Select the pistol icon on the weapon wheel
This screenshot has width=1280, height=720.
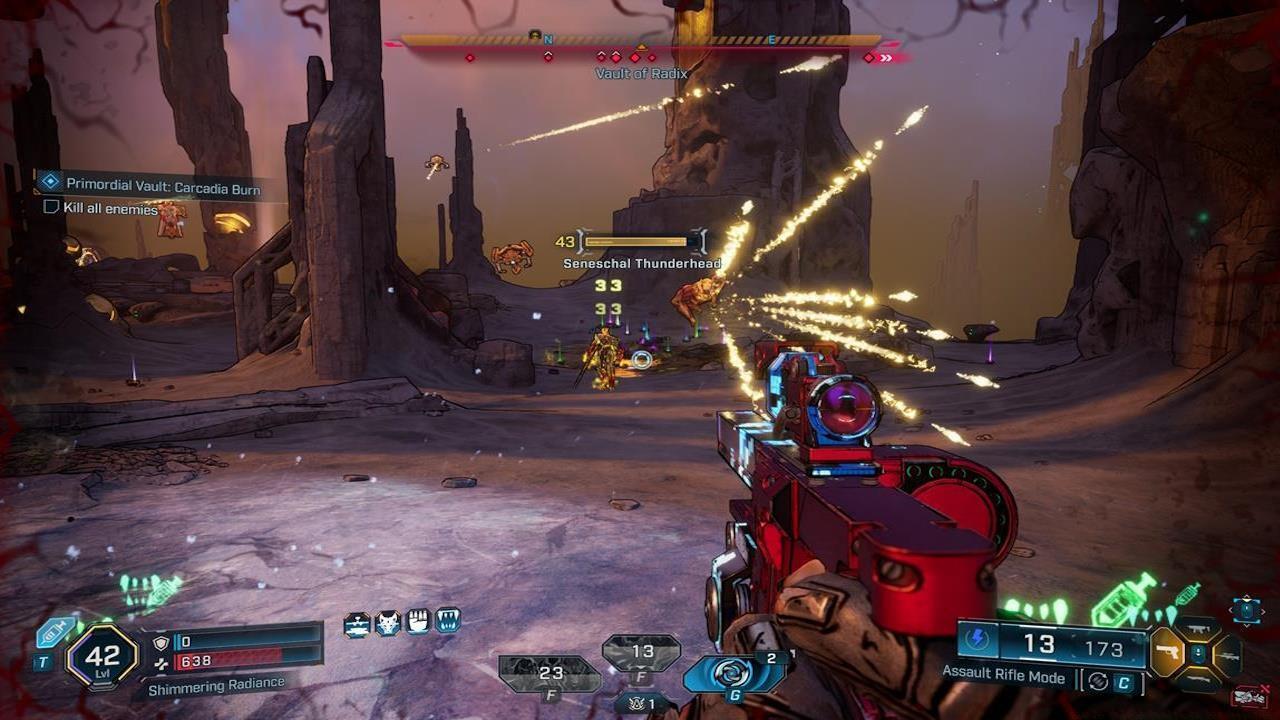tap(1166, 651)
